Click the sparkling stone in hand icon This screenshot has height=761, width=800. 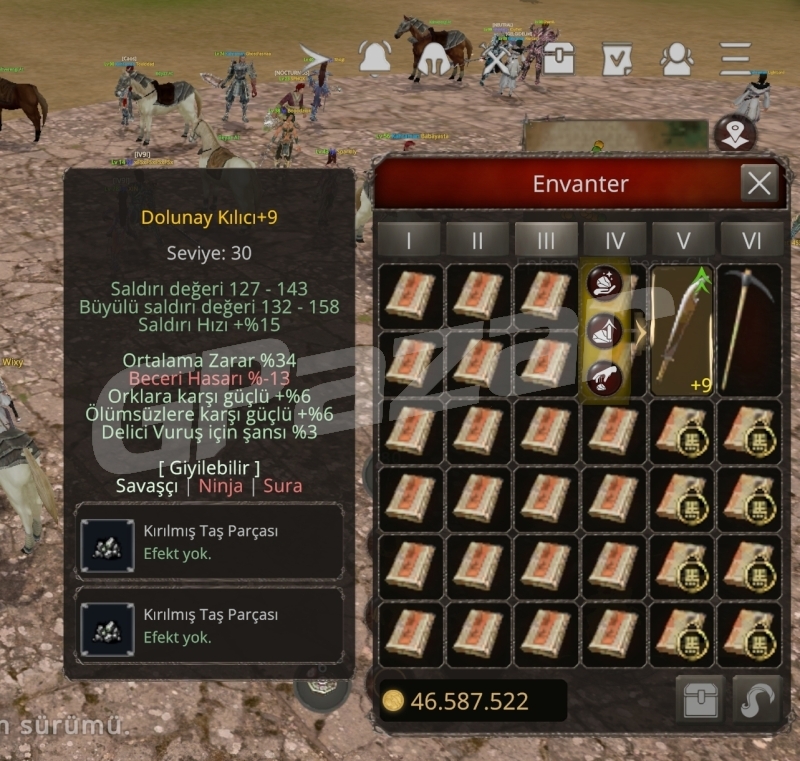605,283
